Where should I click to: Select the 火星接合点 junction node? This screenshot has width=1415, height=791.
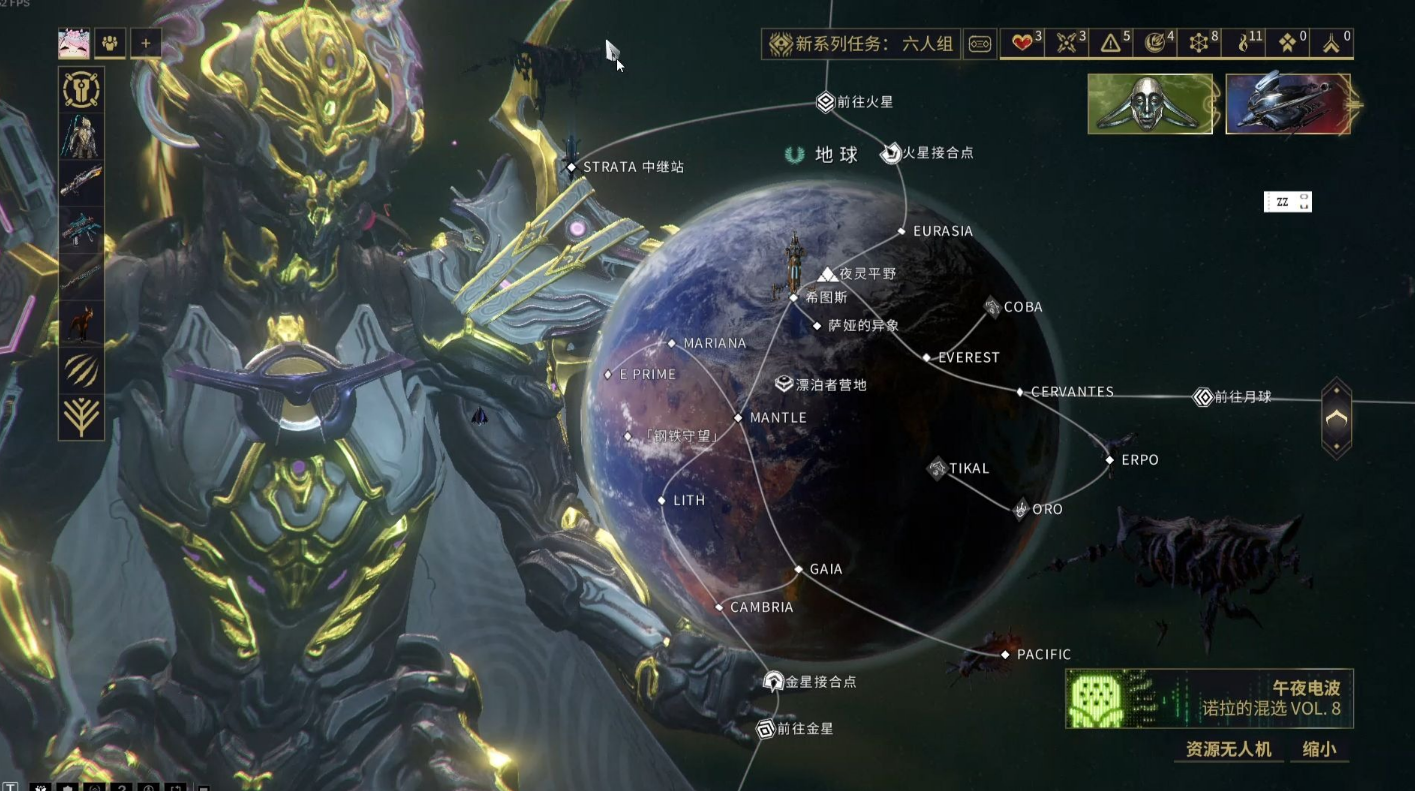tap(891, 153)
